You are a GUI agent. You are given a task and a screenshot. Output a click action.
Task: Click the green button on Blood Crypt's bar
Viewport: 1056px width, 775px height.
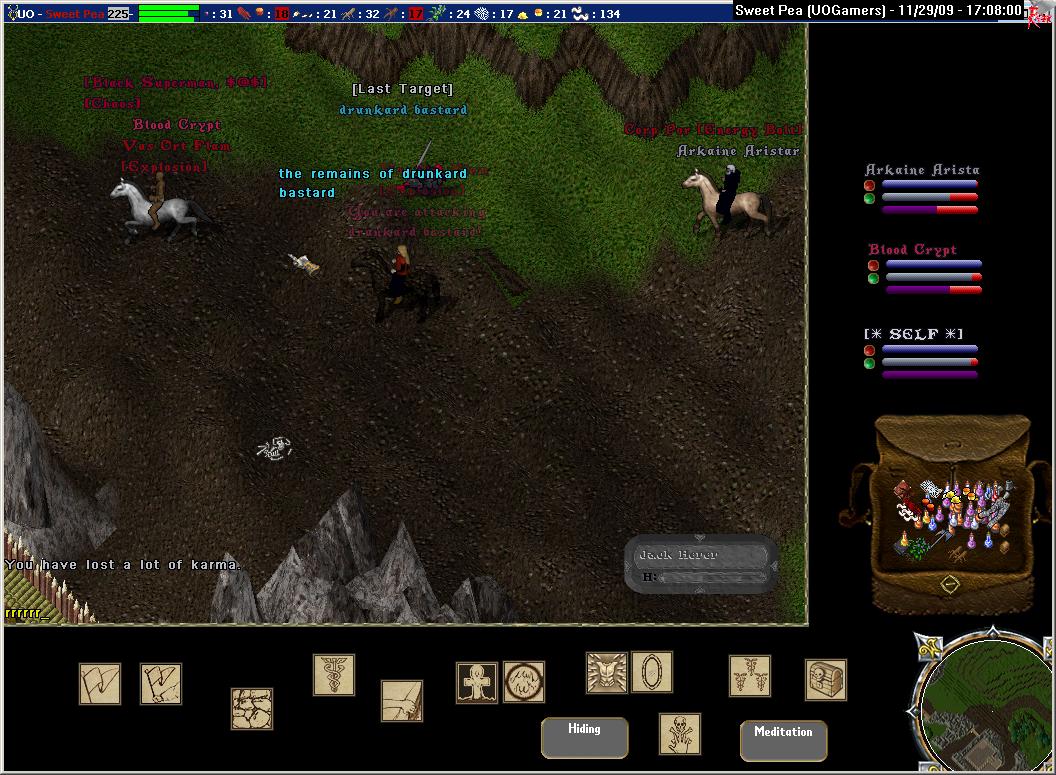(873, 278)
